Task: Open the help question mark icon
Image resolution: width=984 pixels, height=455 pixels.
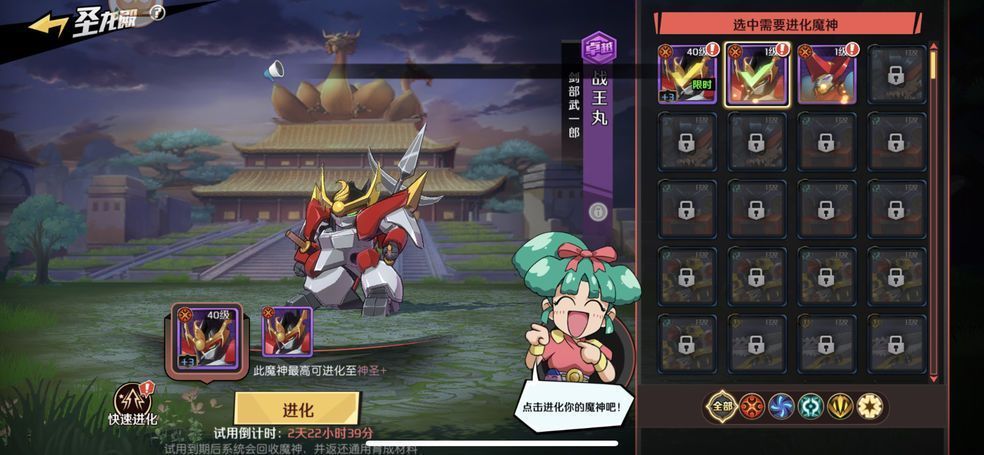Action: point(156,12)
